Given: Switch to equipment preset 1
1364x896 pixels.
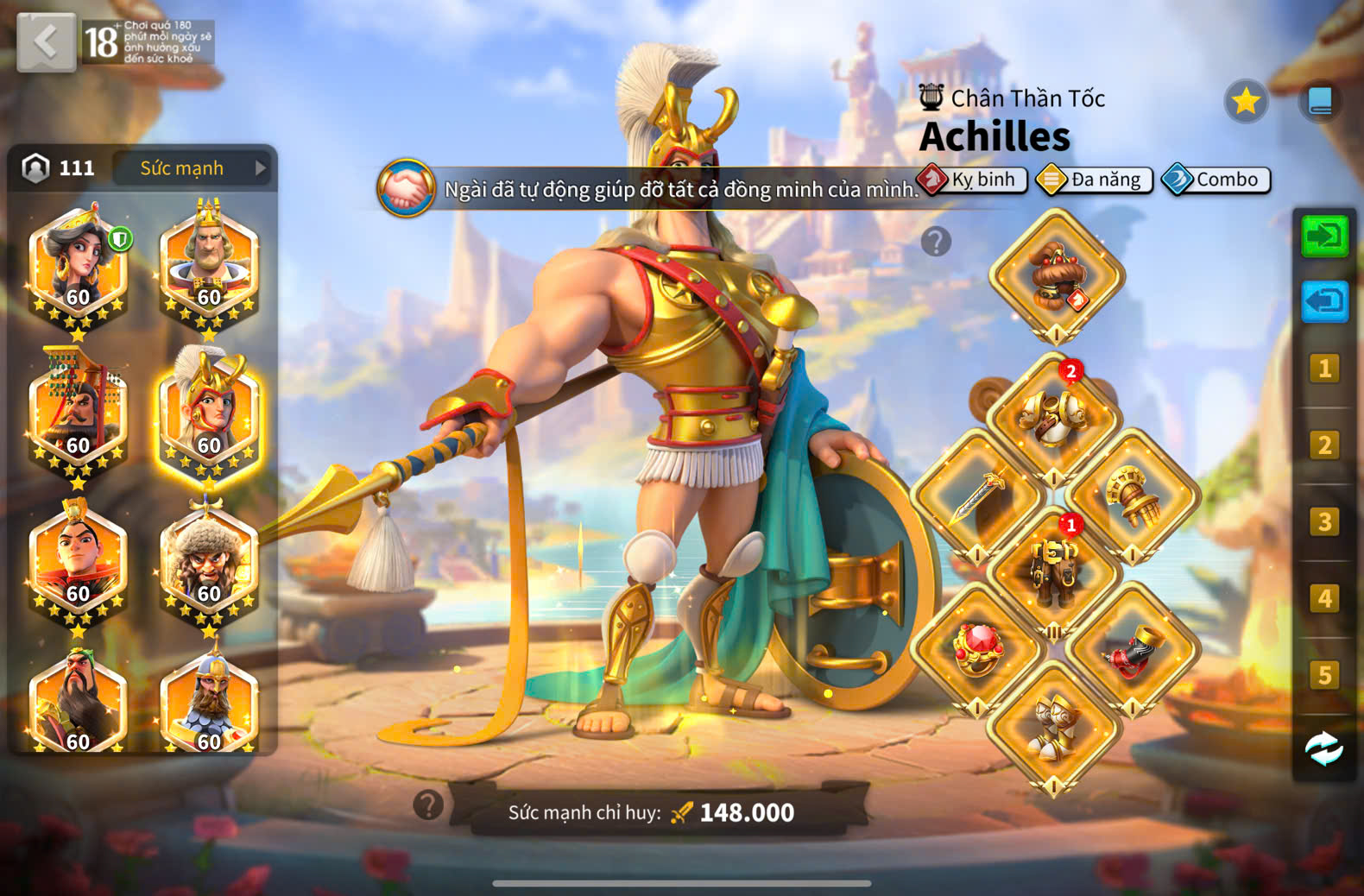Looking at the screenshot, I should click(x=1324, y=369).
